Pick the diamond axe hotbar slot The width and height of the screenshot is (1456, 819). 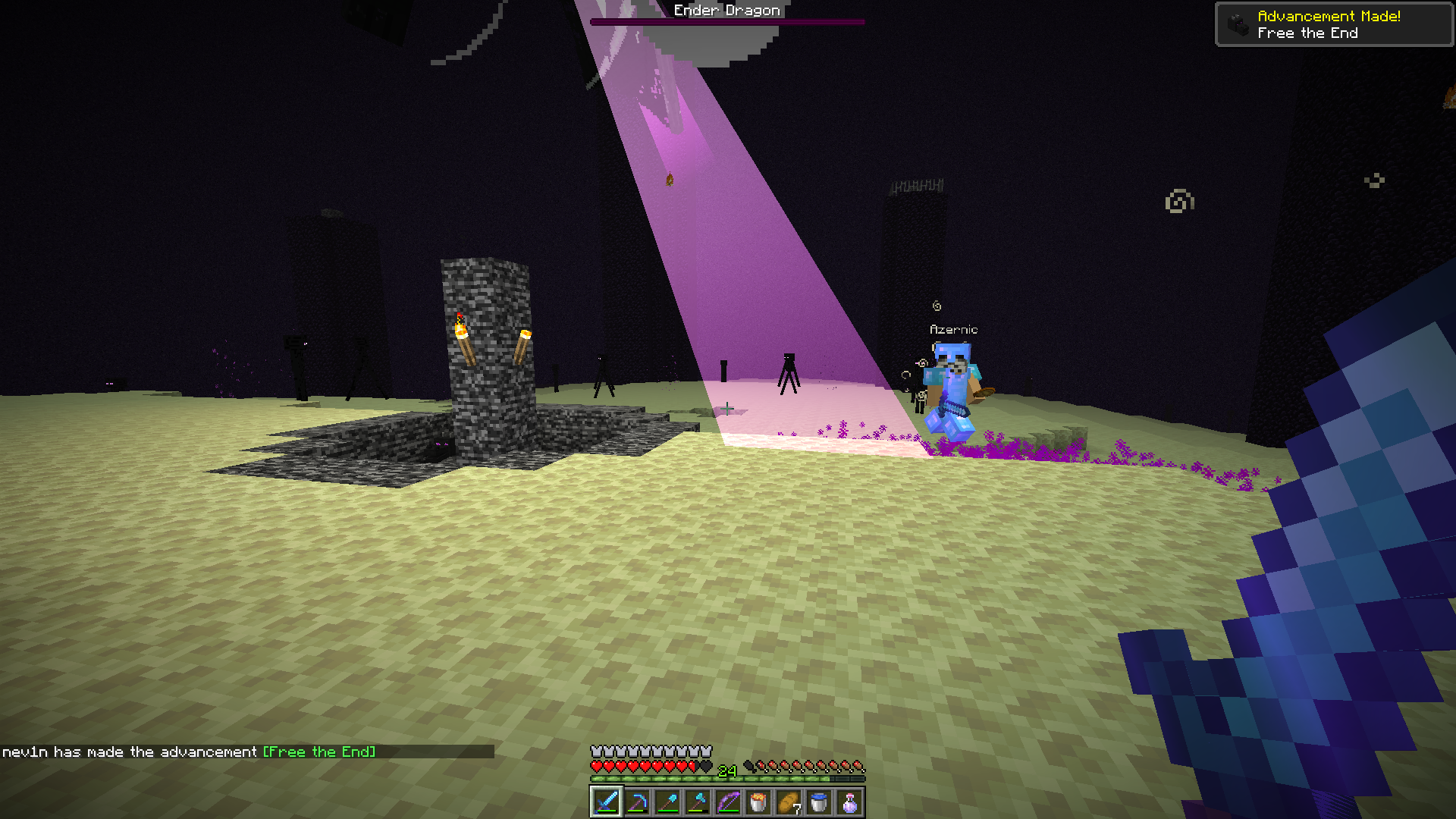tap(698, 802)
